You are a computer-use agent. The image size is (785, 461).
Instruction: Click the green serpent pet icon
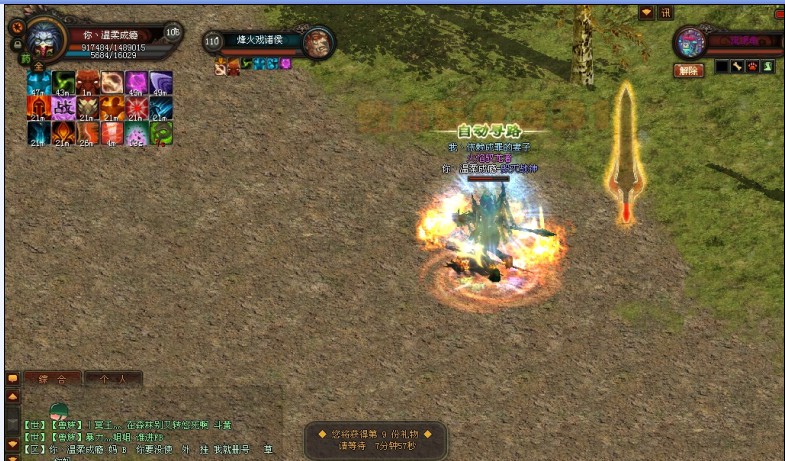click(768, 67)
